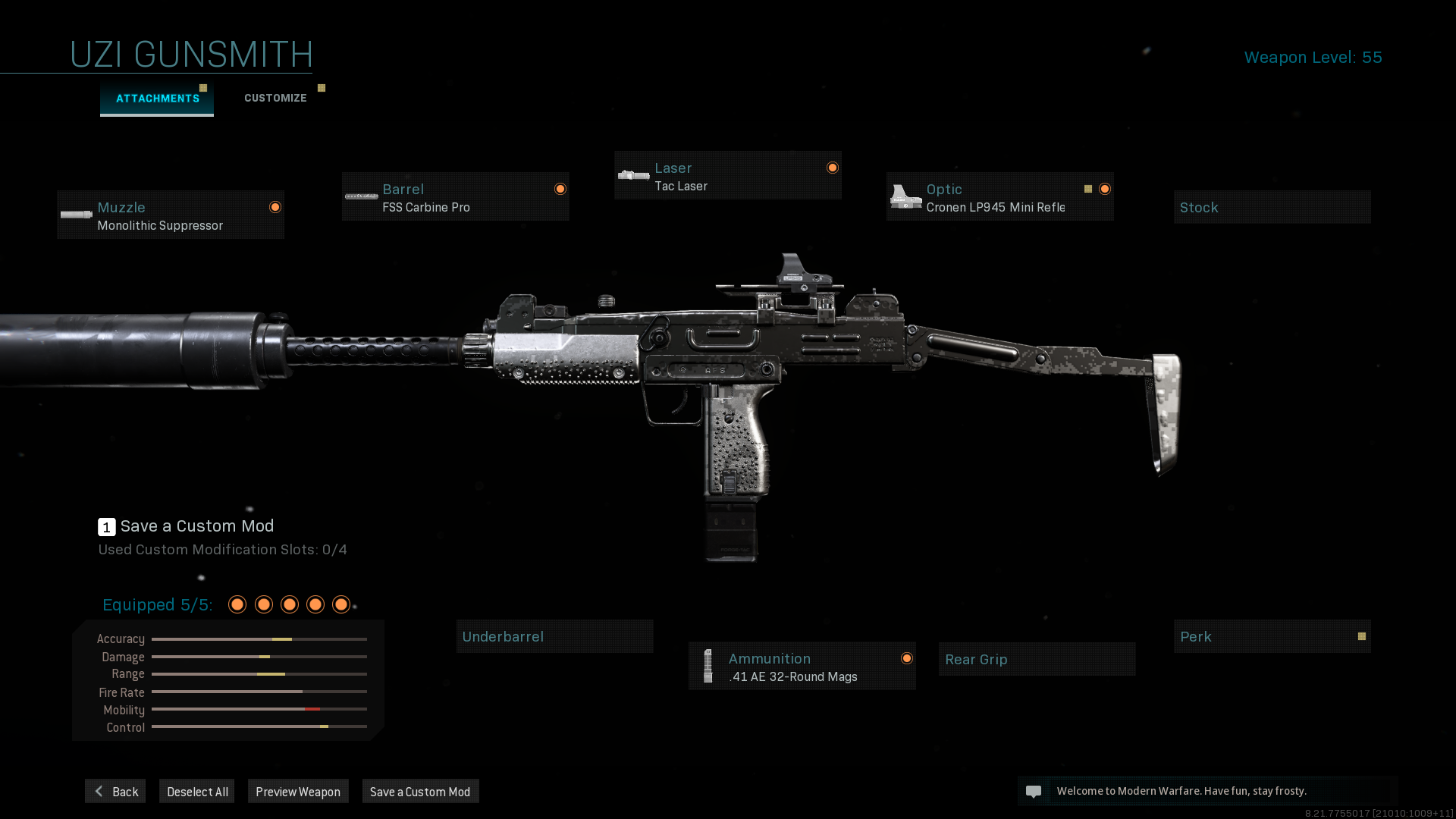Select the Ammunition .41 AE Mags slot
Image resolution: width=1456 pixels, height=819 pixels.
802,667
